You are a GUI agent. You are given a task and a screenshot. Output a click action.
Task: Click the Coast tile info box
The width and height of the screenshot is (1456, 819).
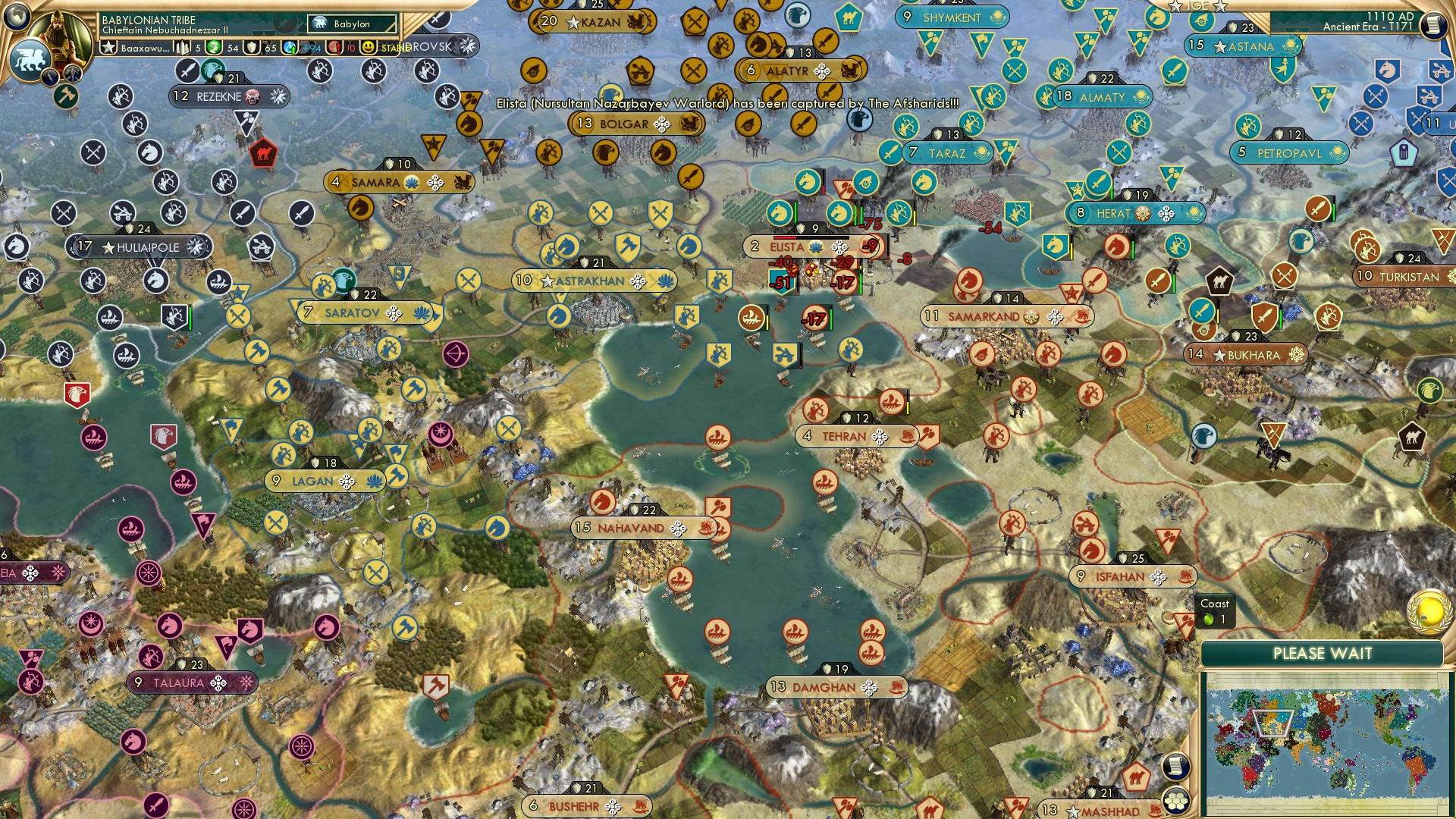[x=1216, y=611]
